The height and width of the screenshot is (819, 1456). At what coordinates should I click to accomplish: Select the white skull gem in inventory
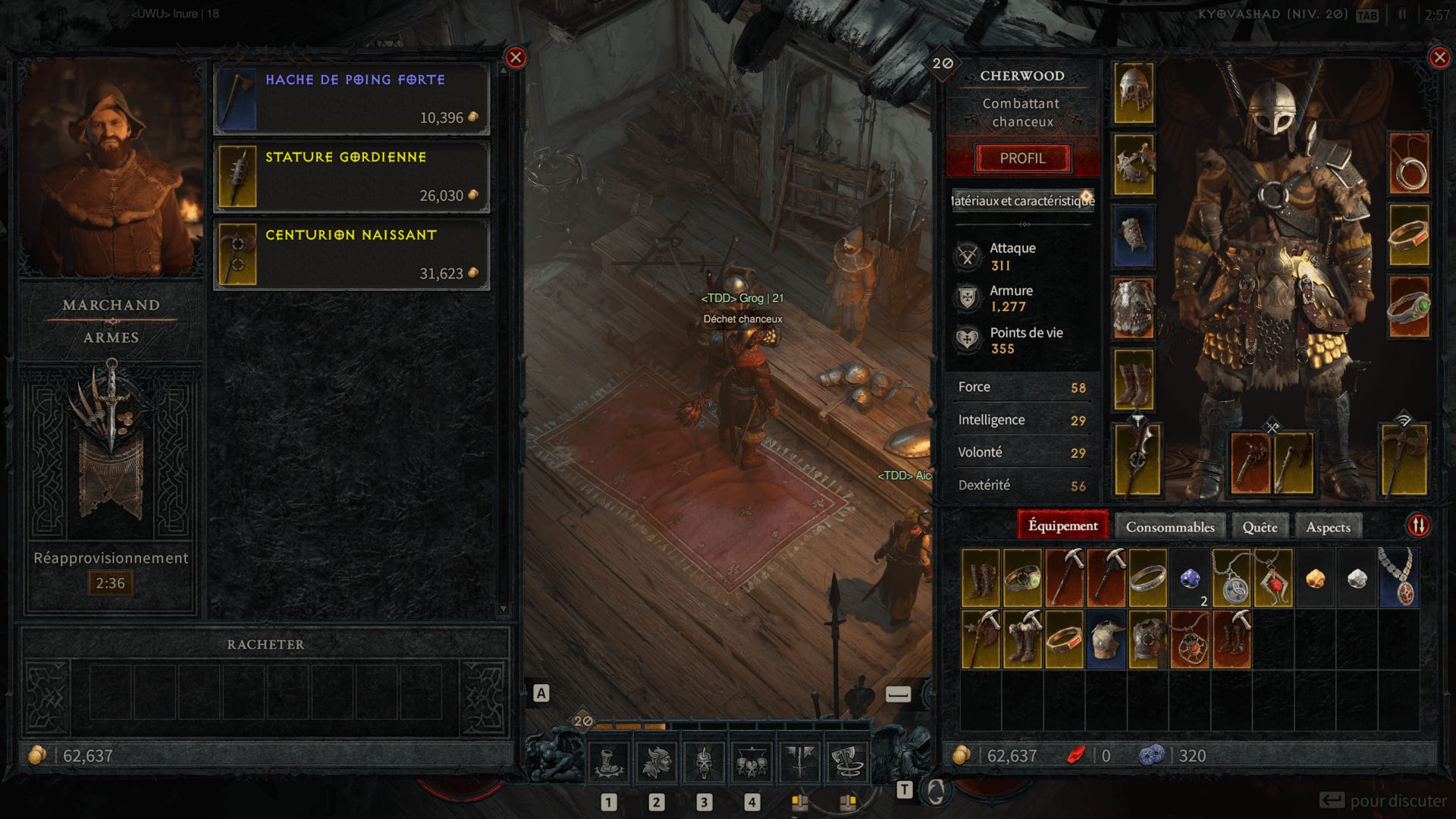coord(1357,579)
